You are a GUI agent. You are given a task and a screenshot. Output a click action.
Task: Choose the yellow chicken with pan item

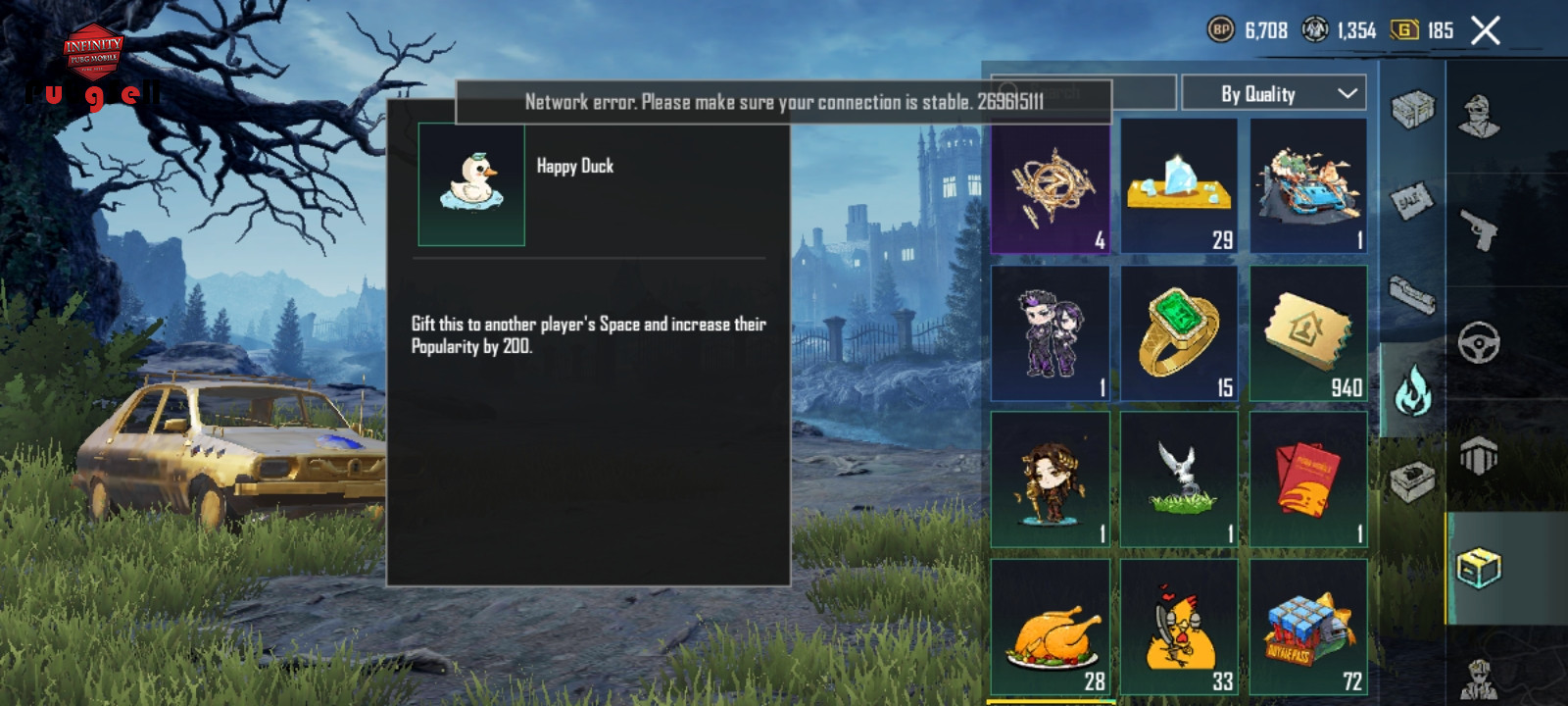(x=1179, y=628)
